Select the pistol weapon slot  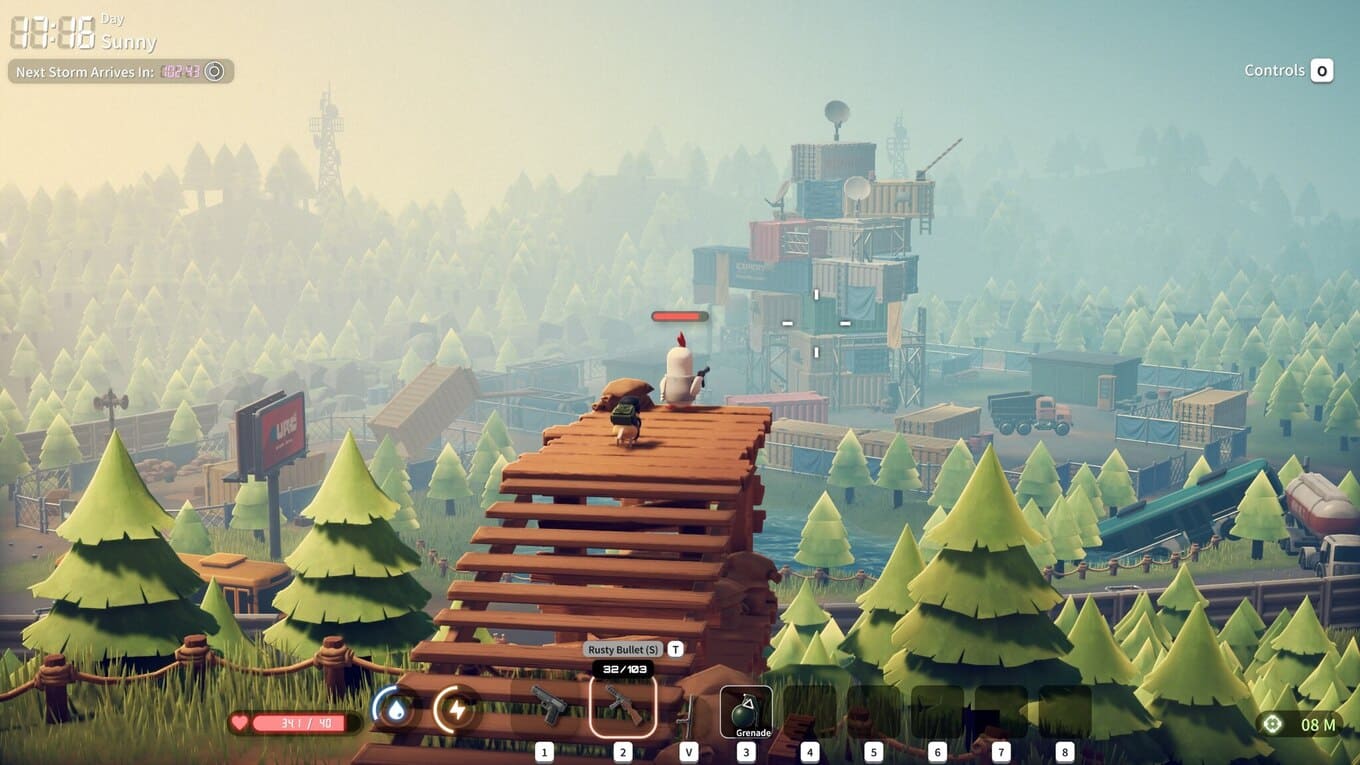tap(546, 705)
